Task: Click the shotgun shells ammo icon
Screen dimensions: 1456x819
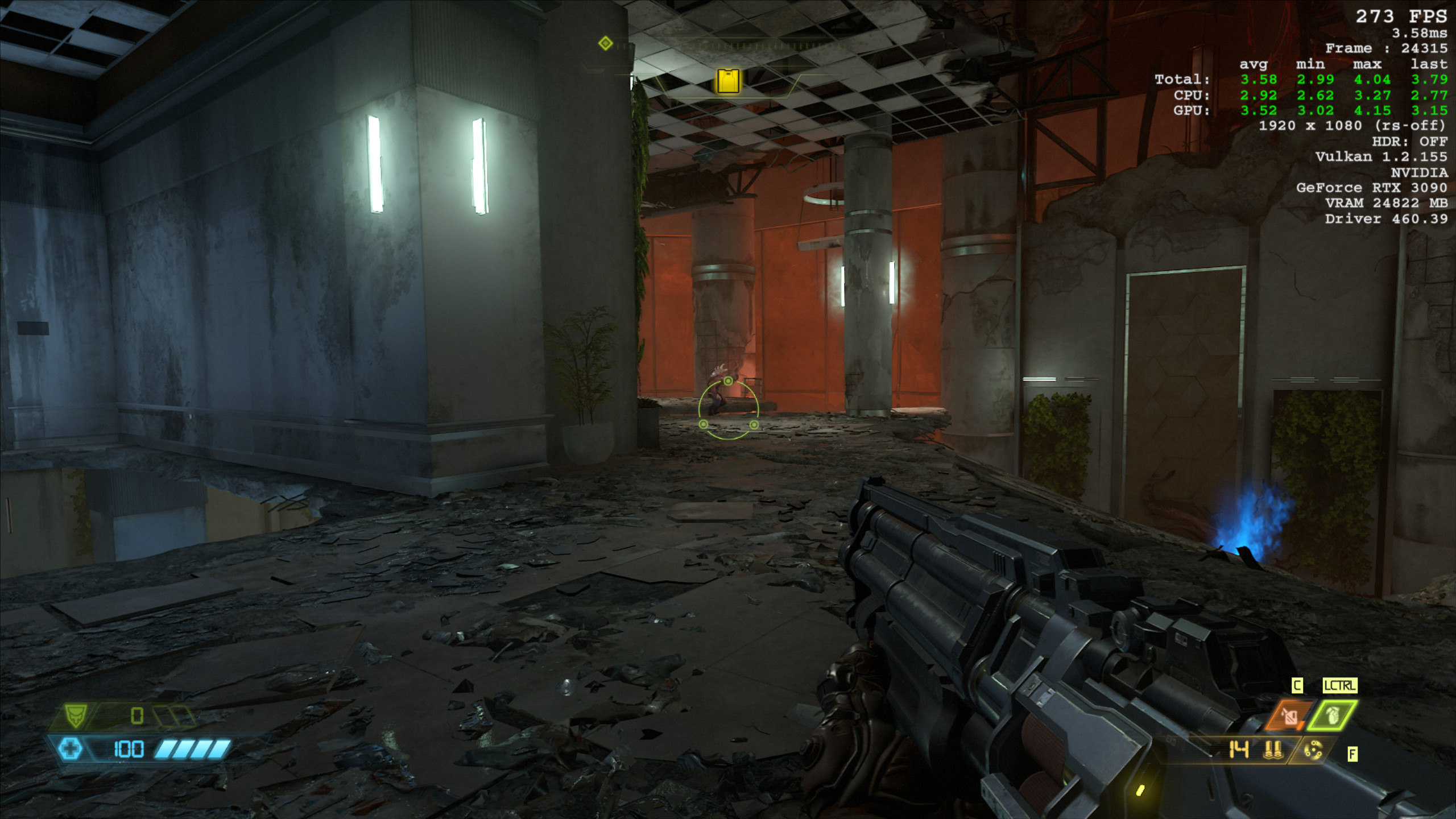Action: [x=1273, y=750]
